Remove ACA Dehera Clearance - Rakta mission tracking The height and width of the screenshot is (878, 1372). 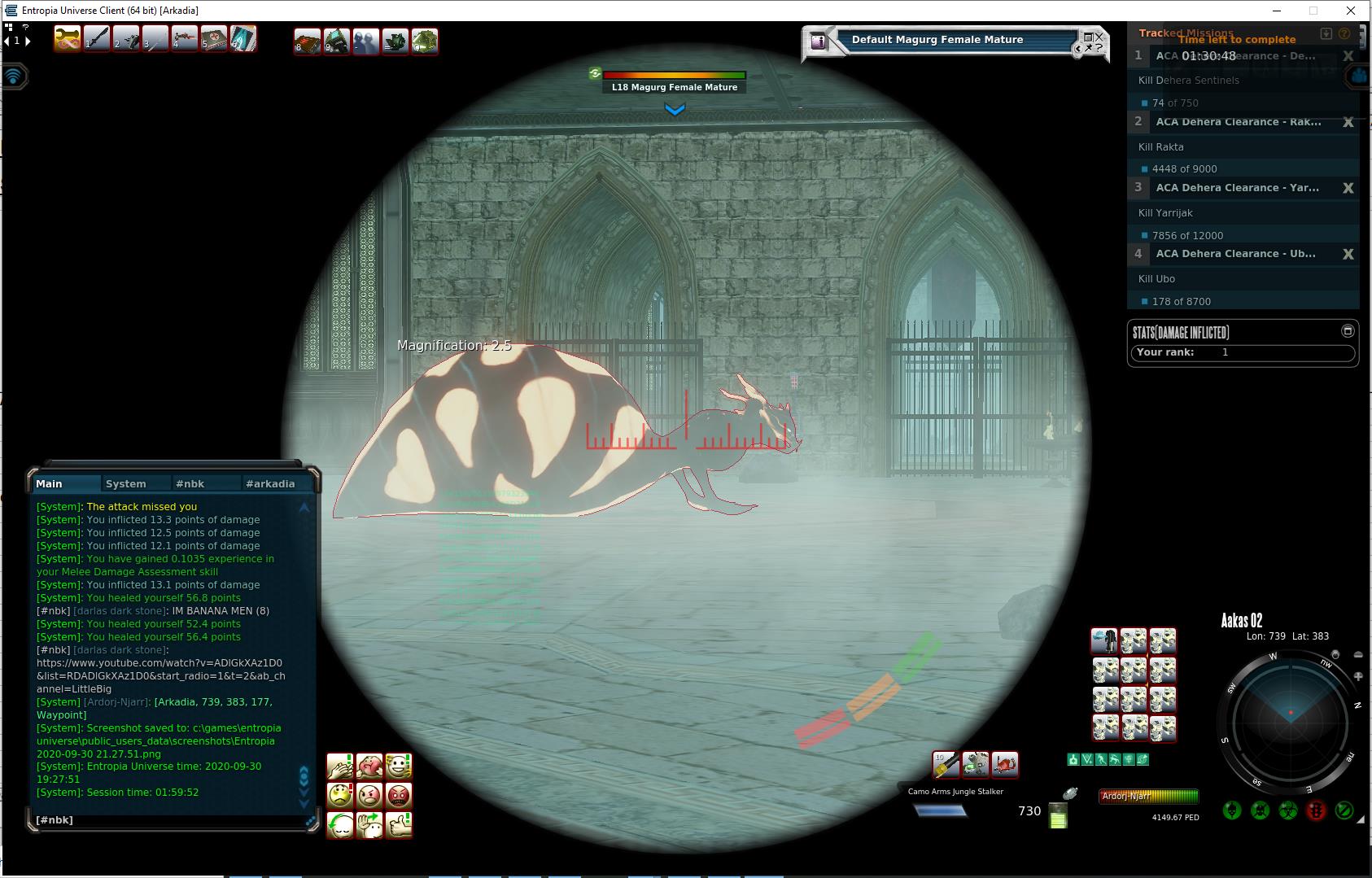(1348, 122)
